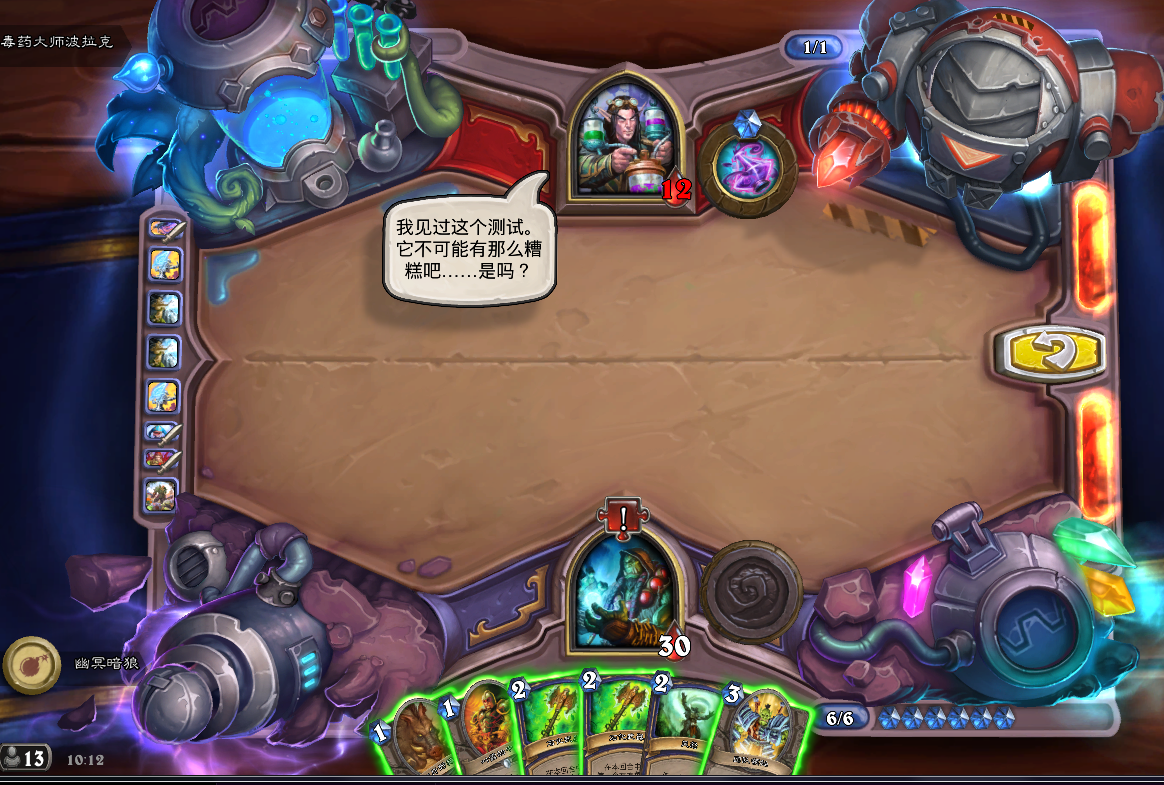Click your grey spiral hero power button
The height and width of the screenshot is (785, 1164).
pos(751,592)
